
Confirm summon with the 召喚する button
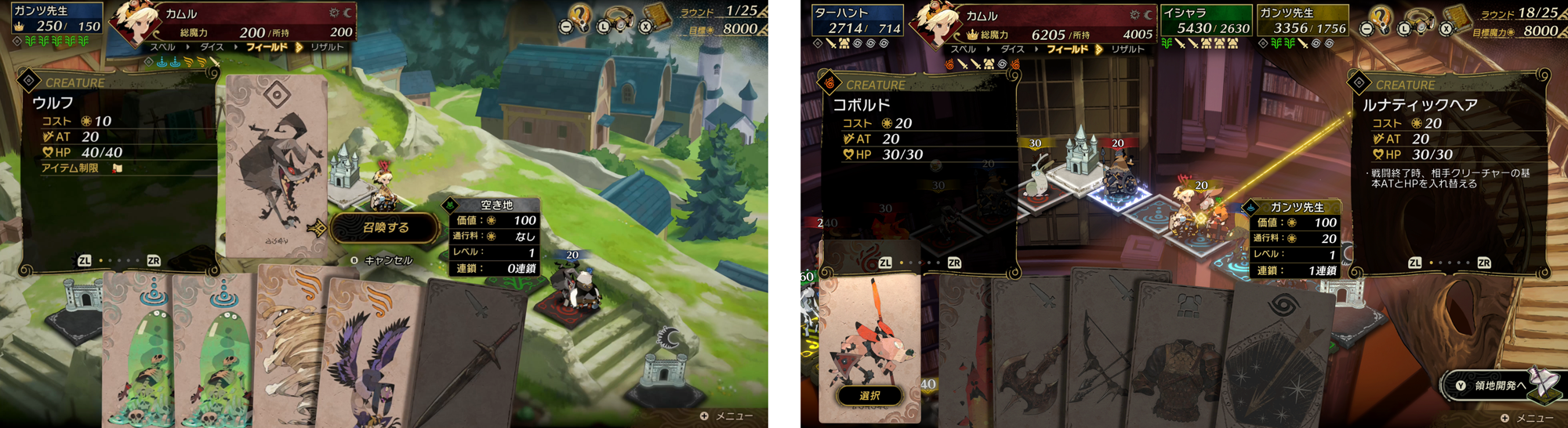coord(385,227)
